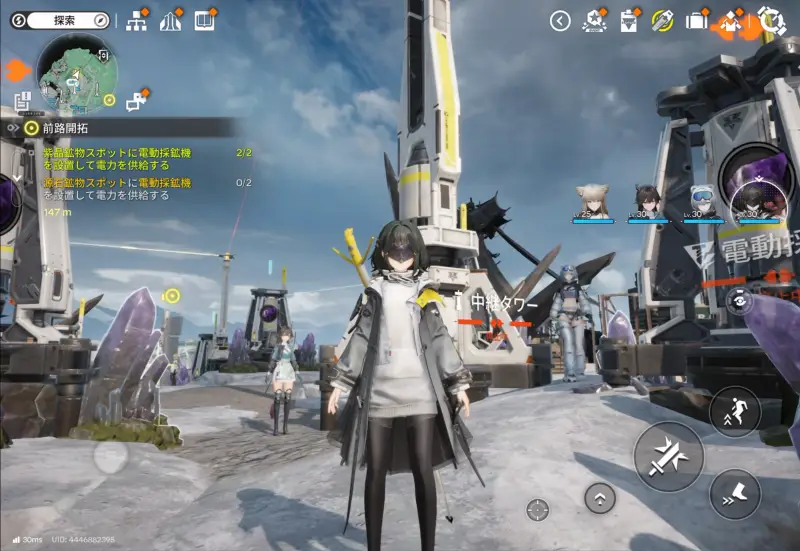Viewport: 800px width, 551px height.
Task: Toggle the eye visibility button
Action: [739, 298]
